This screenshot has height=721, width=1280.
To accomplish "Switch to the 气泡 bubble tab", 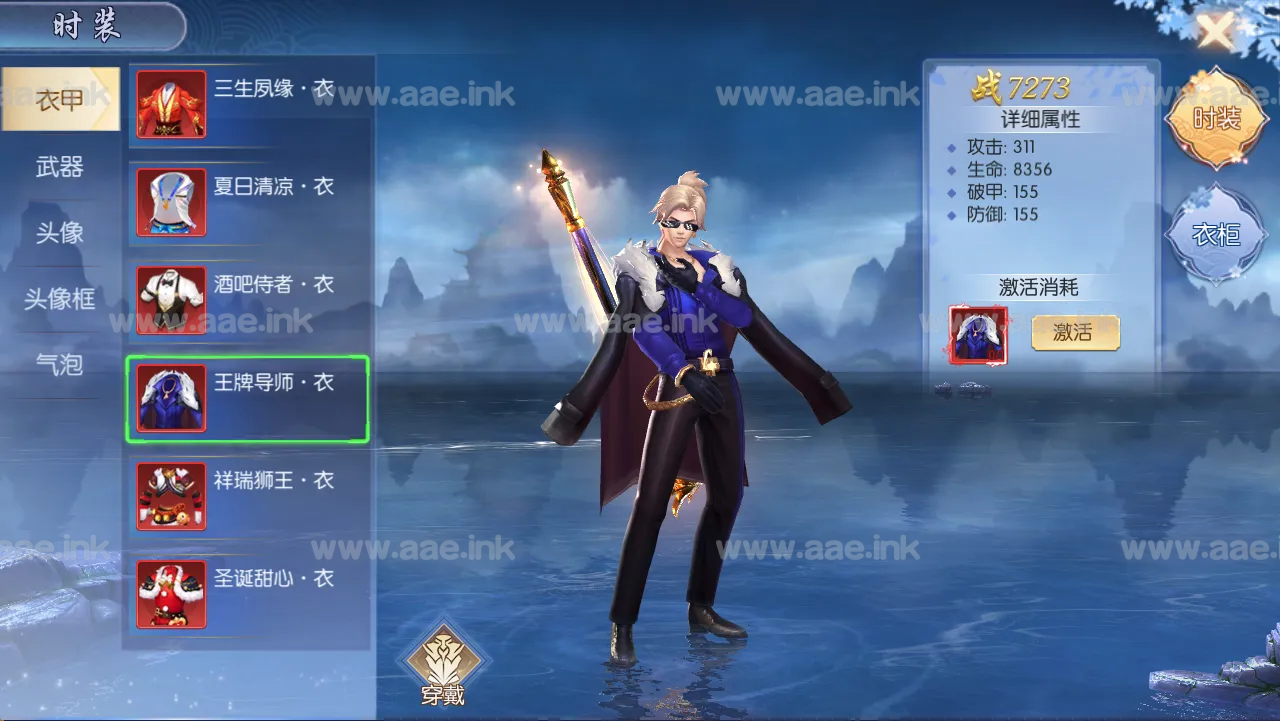I will [x=60, y=365].
